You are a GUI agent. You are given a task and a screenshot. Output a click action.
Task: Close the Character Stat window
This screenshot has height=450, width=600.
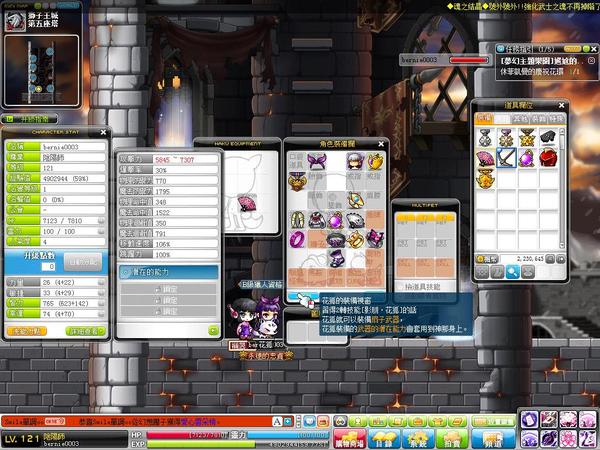pos(104,130)
